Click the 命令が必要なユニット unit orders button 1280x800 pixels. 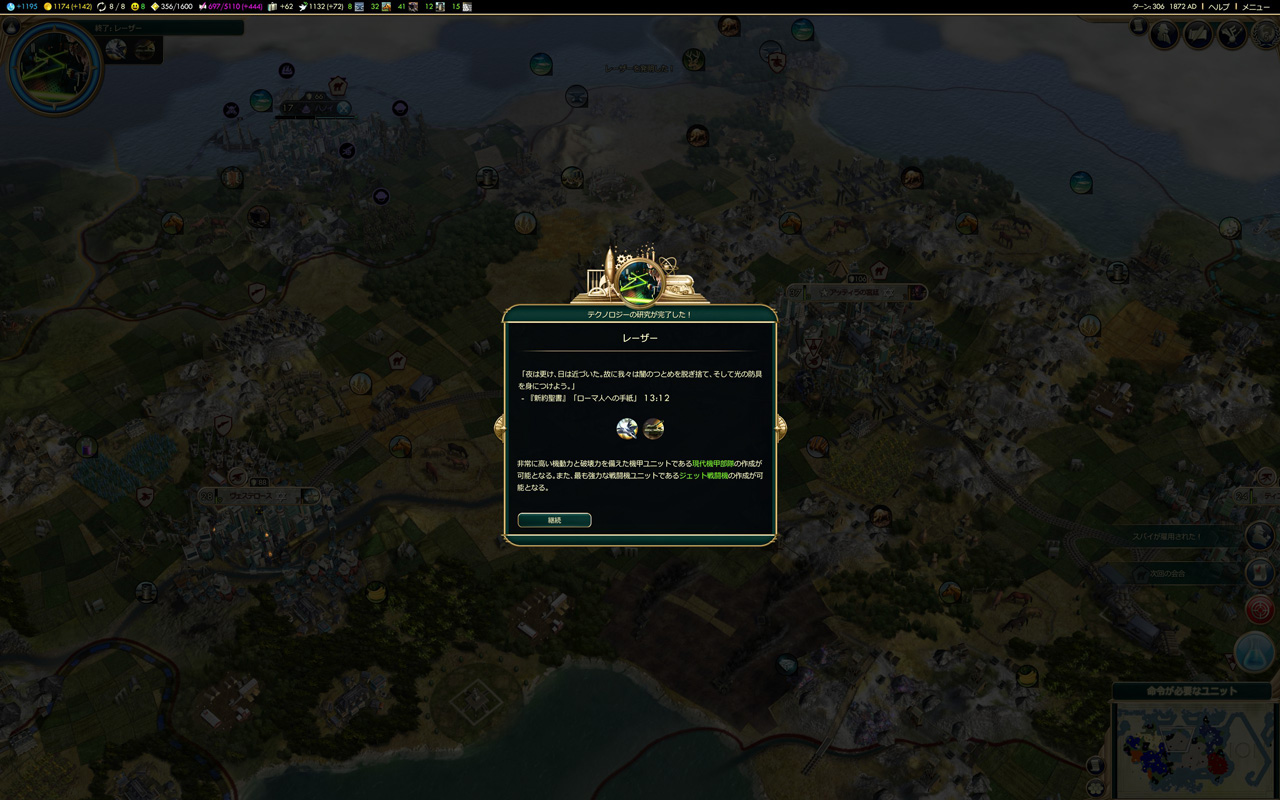tap(1192, 691)
